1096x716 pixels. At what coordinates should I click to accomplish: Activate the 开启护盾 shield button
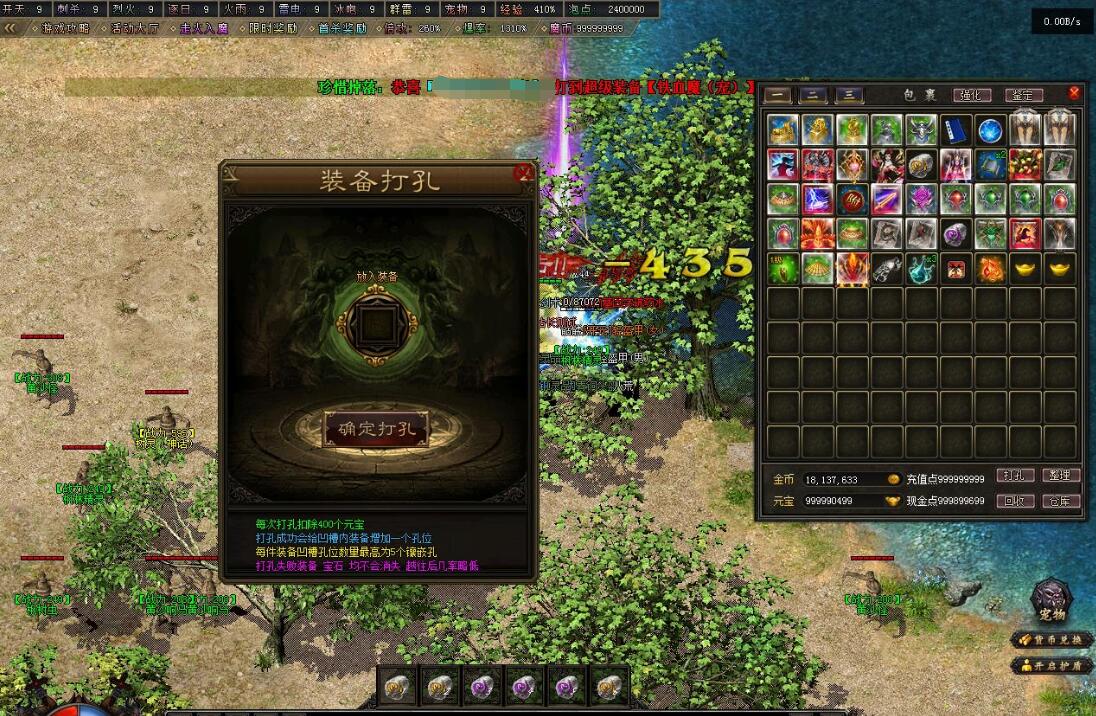click(x=1052, y=666)
